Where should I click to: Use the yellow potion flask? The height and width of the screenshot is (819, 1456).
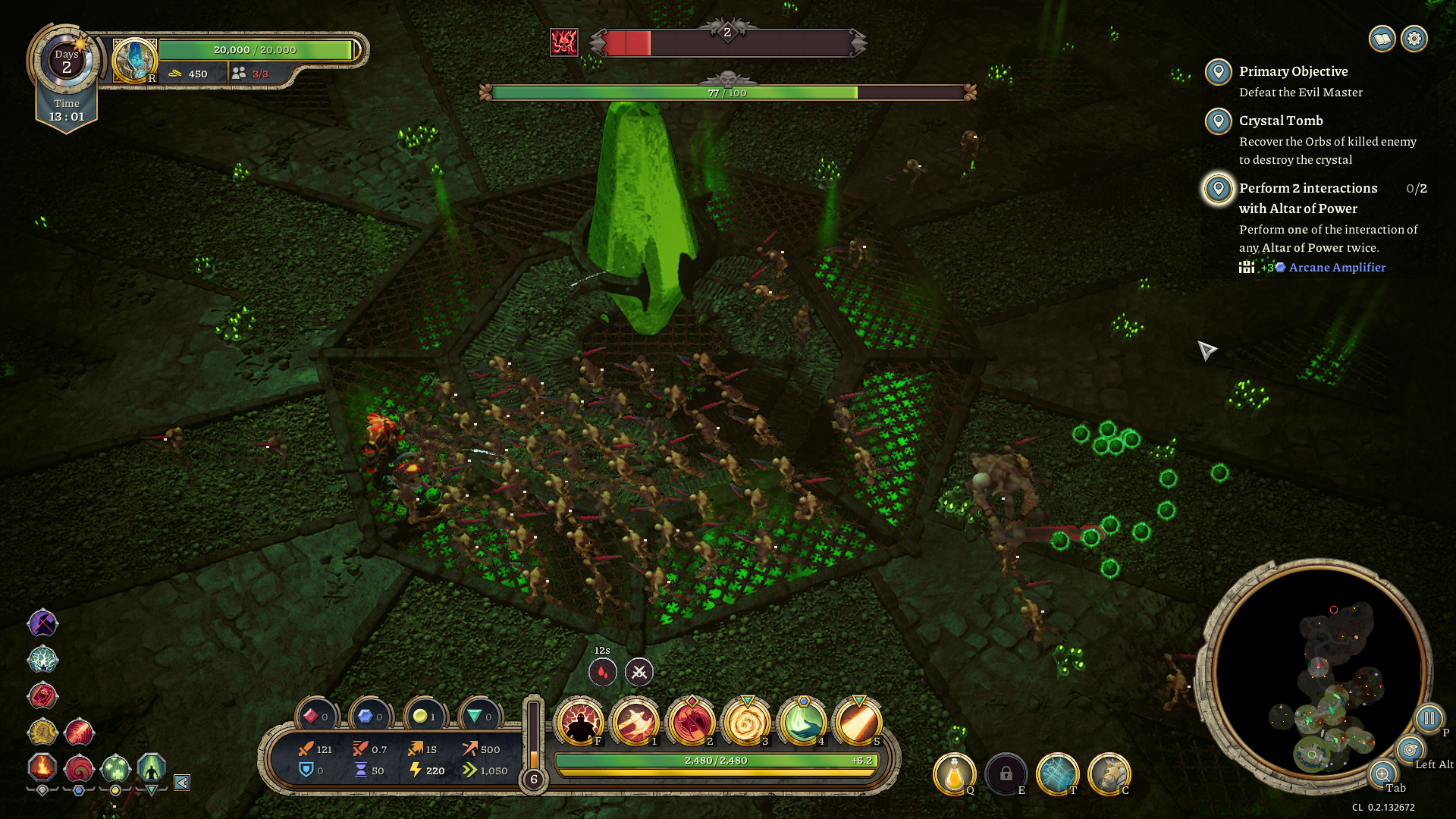click(x=954, y=774)
